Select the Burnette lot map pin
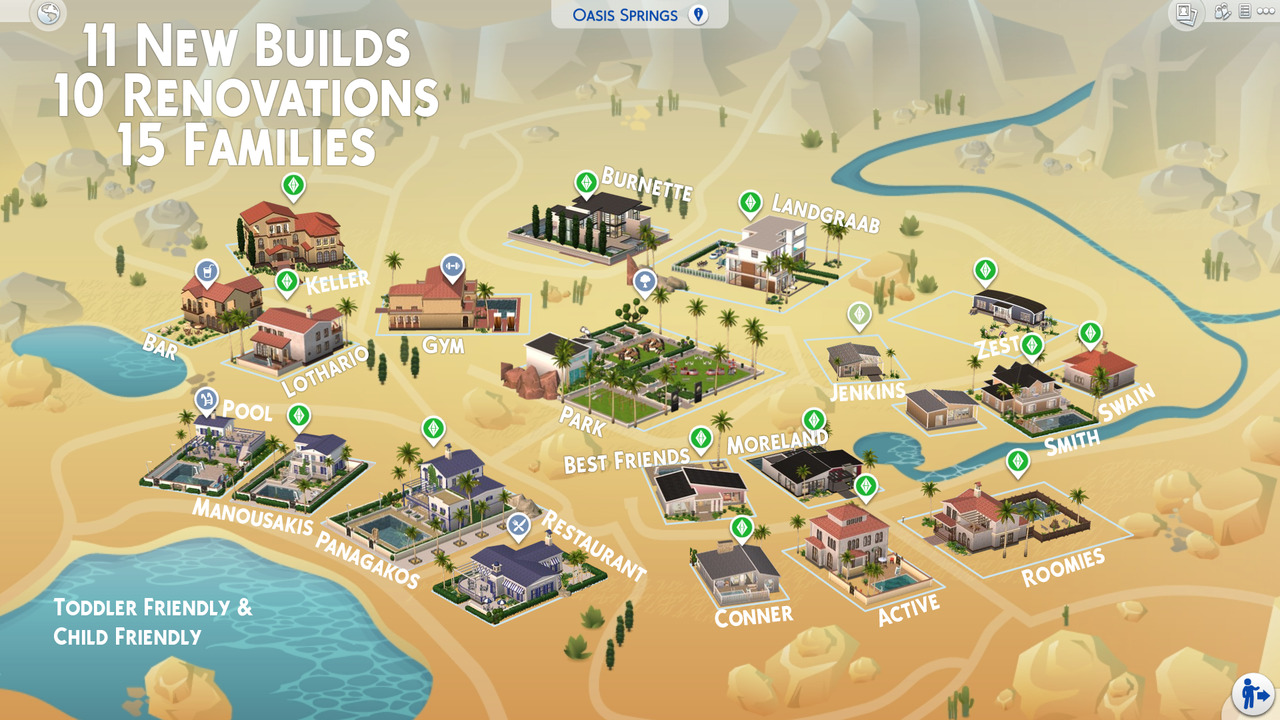 pyautogui.click(x=586, y=183)
